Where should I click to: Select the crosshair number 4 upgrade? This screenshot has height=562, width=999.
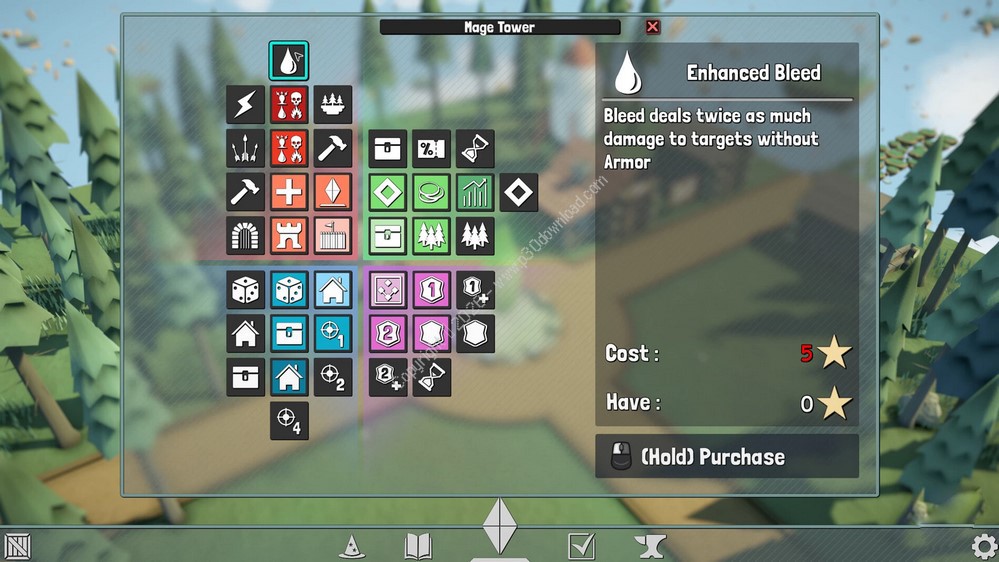click(289, 421)
